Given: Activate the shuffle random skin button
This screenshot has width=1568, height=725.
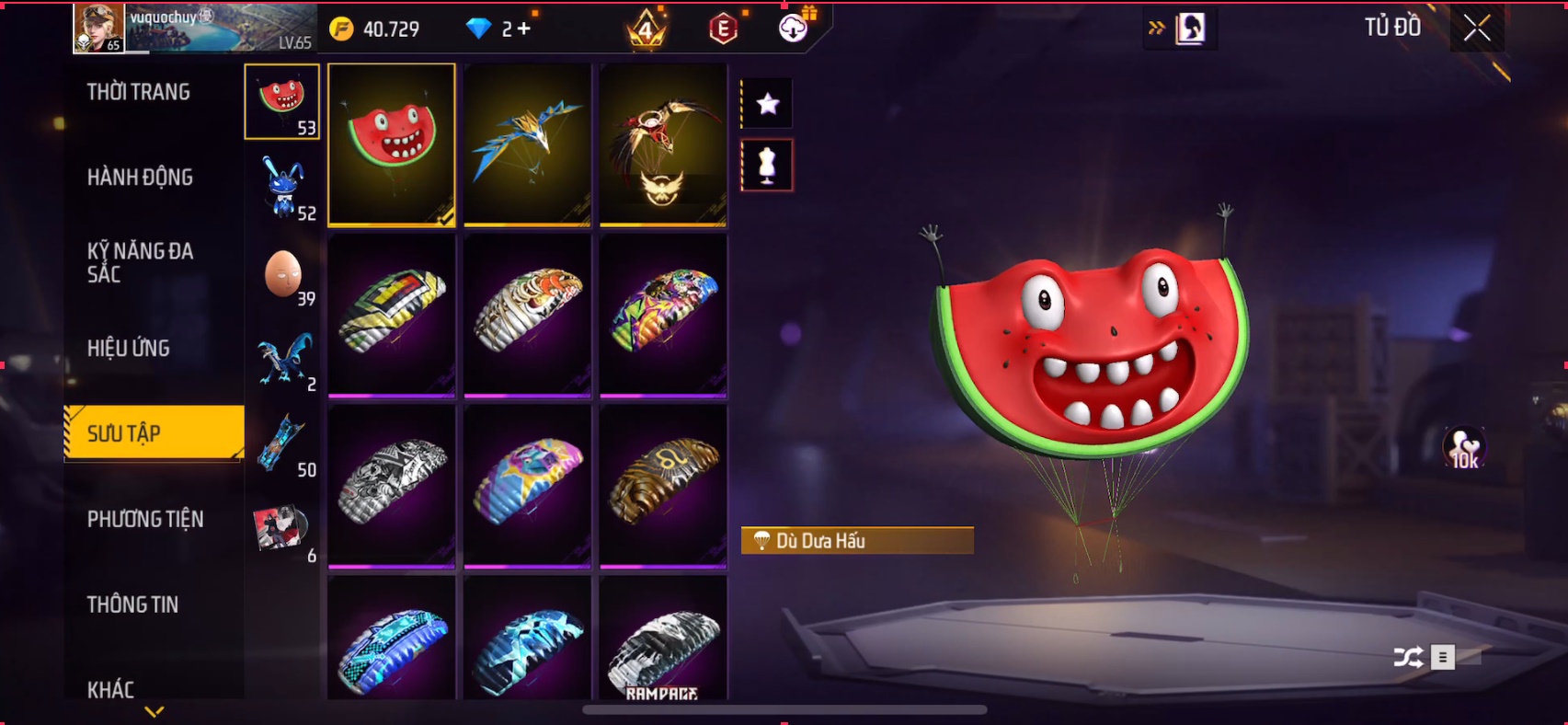Looking at the screenshot, I should click(1408, 657).
